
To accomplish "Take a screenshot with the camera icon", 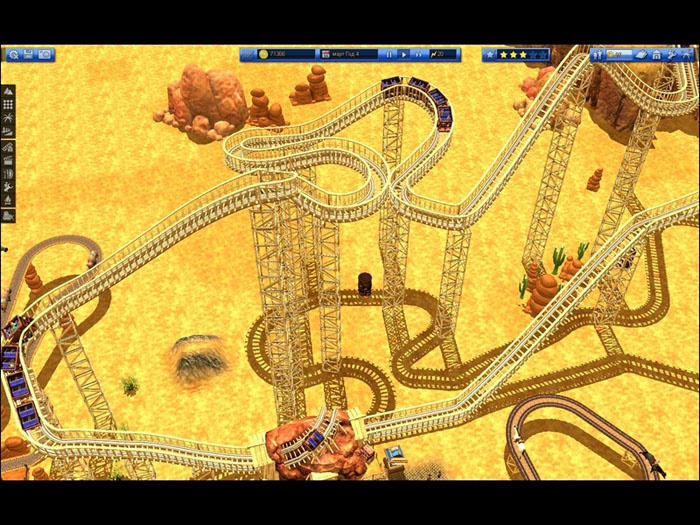I will [45, 55].
